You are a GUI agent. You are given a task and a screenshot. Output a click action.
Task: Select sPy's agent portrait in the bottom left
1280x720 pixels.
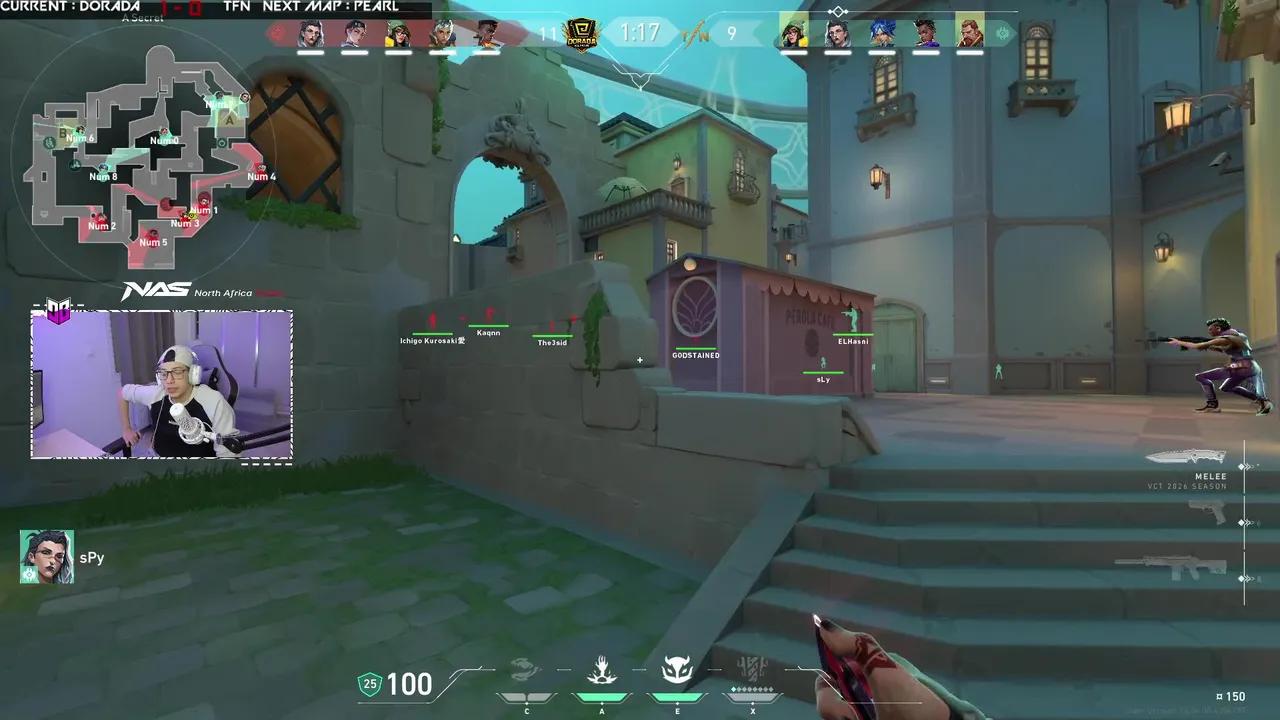46,557
